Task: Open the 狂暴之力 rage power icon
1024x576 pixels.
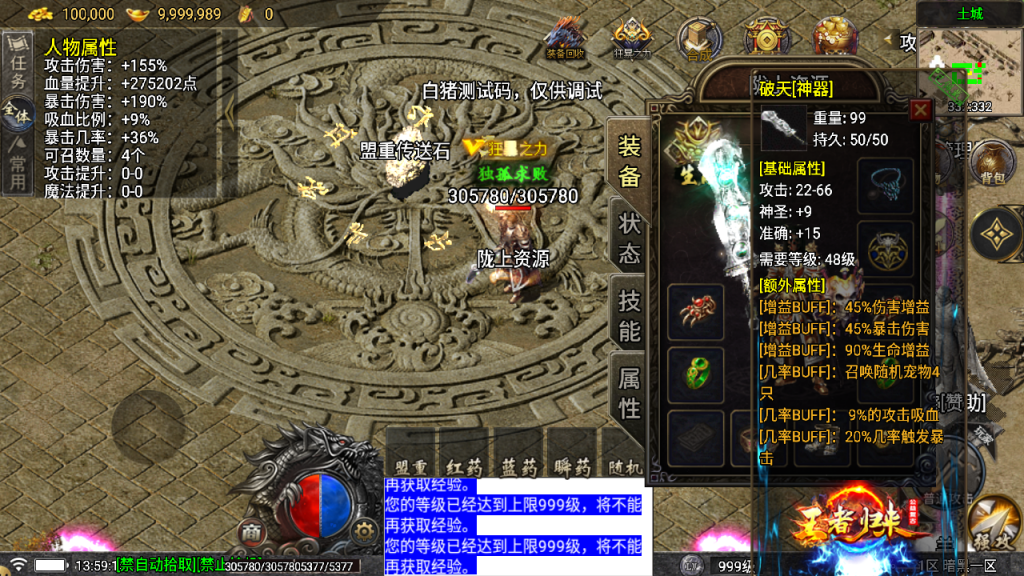Action: point(632,38)
